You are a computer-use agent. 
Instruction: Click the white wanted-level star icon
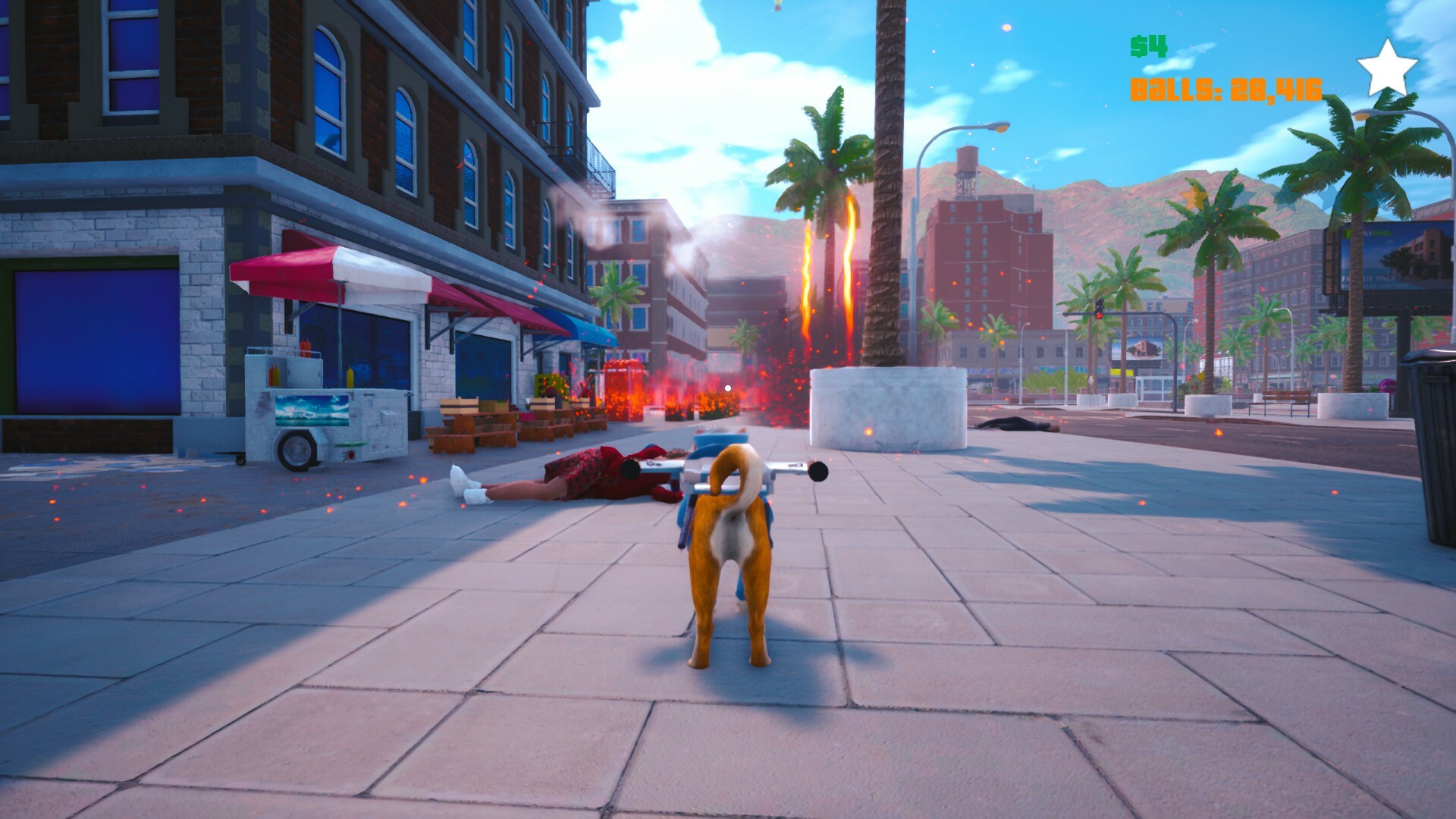(1386, 67)
